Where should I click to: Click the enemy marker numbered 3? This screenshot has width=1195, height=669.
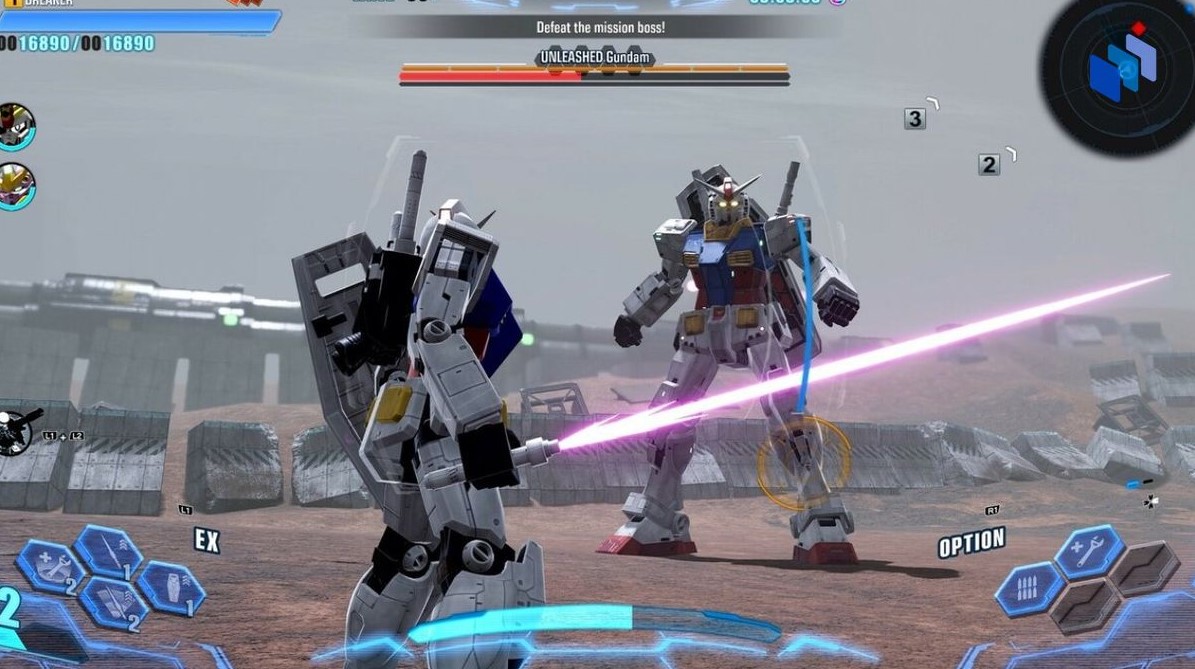(x=914, y=119)
